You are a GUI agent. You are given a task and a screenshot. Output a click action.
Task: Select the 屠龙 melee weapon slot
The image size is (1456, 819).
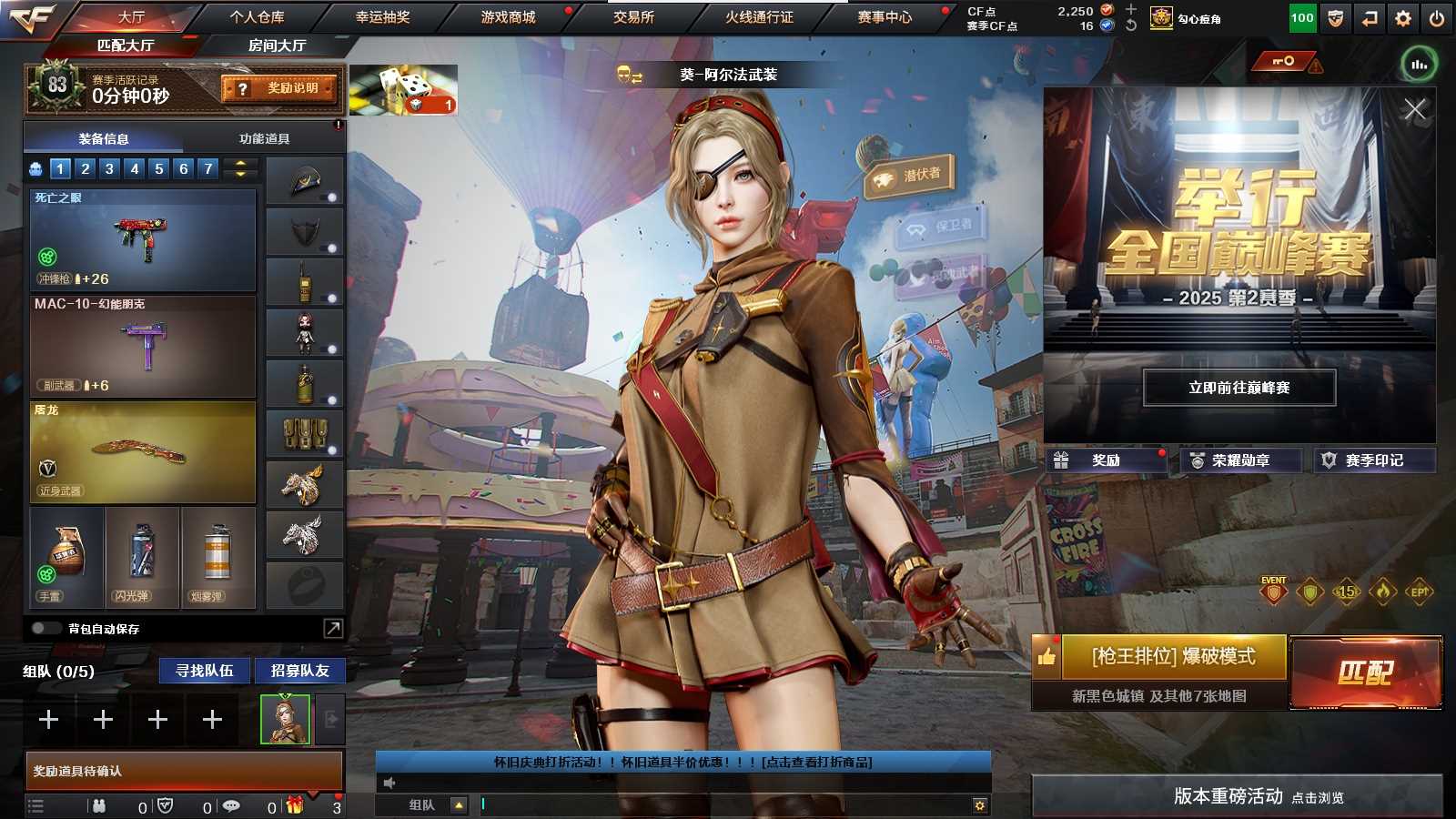(143, 452)
